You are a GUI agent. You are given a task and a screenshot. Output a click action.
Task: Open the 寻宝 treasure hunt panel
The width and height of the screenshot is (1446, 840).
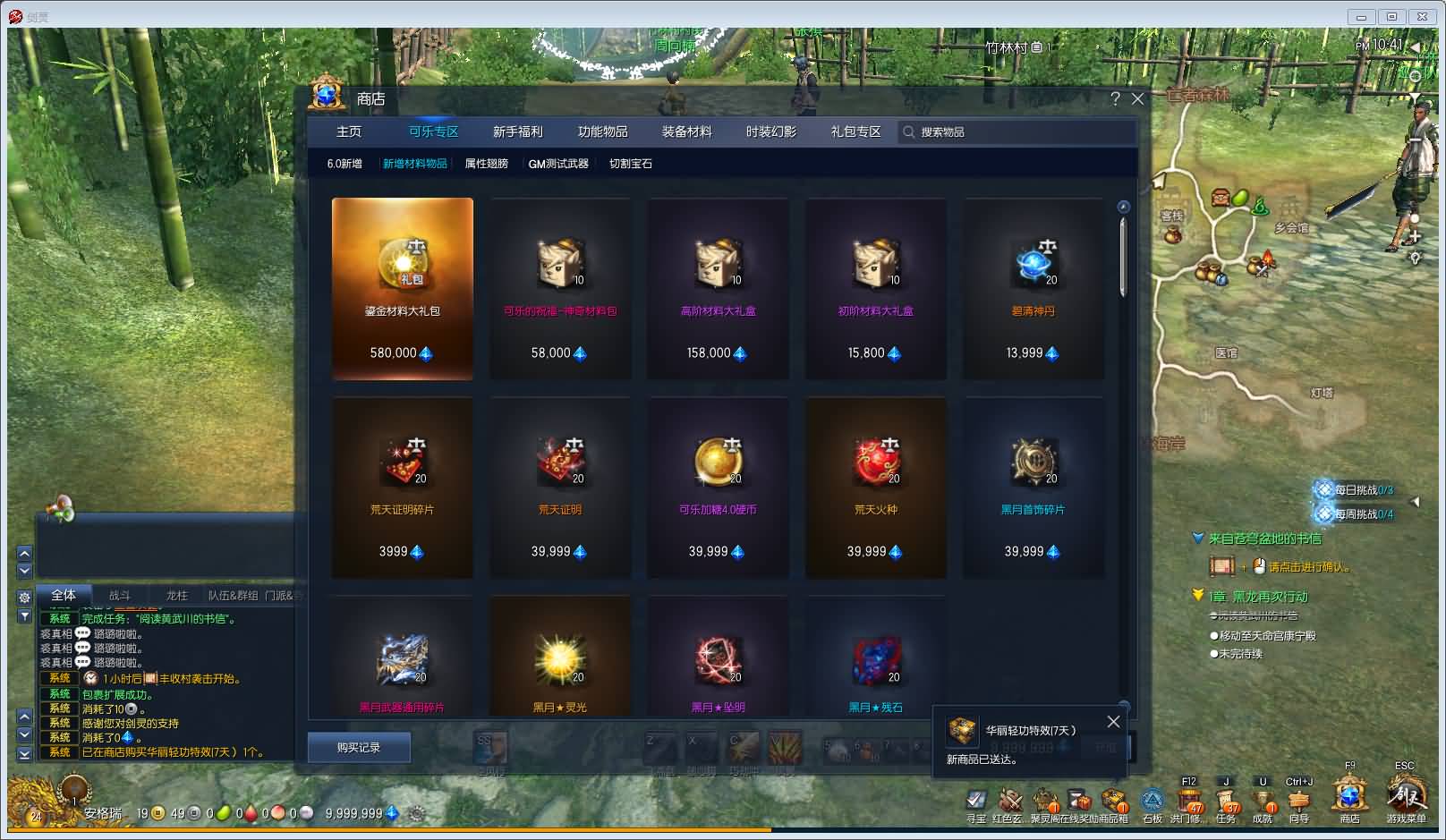point(974,801)
